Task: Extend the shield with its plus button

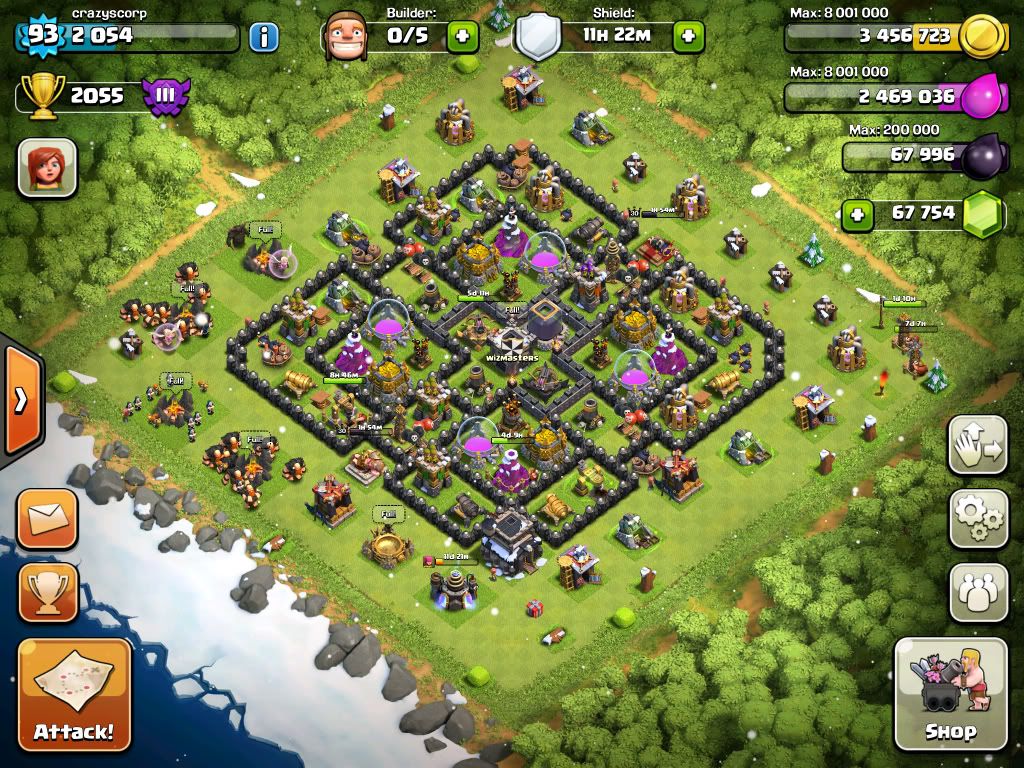Action: [688, 38]
